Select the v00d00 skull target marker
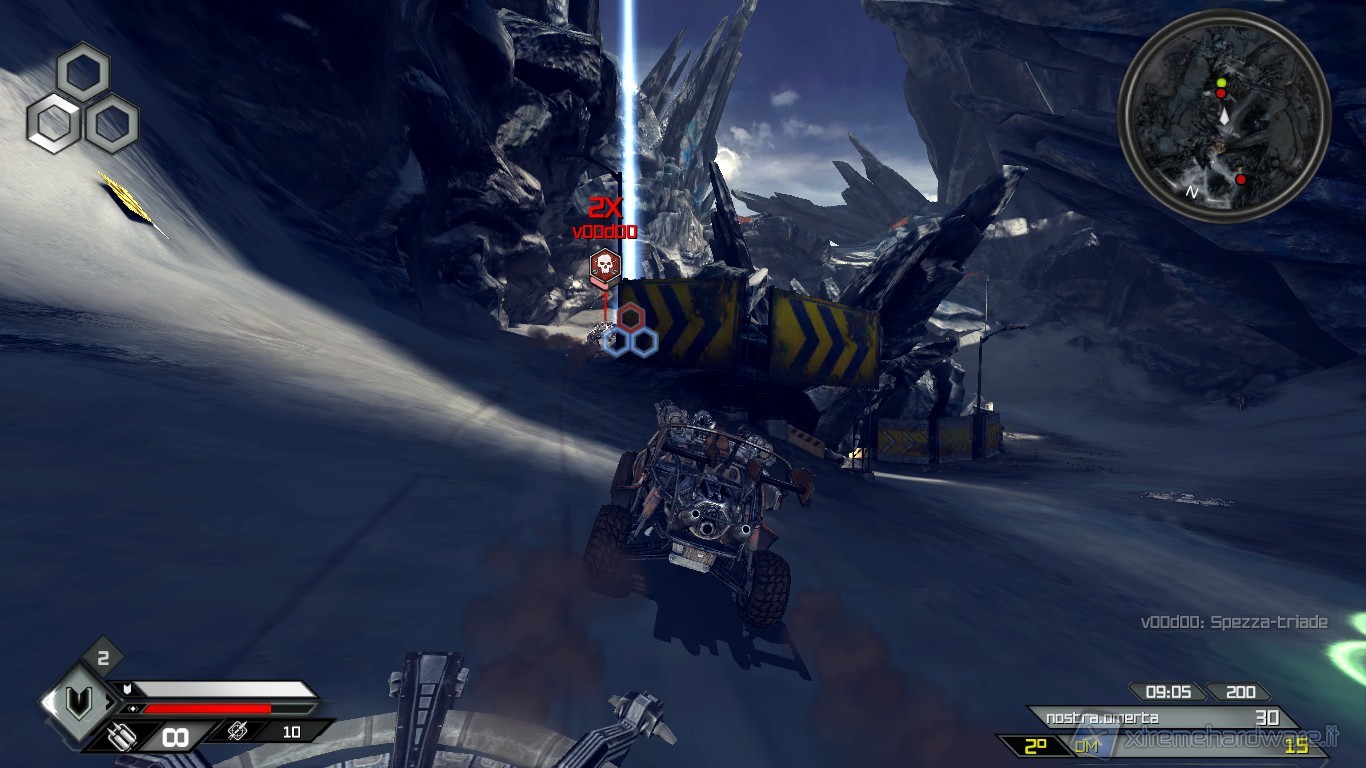The width and height of the screenshot is (1366, 768). 604,266
